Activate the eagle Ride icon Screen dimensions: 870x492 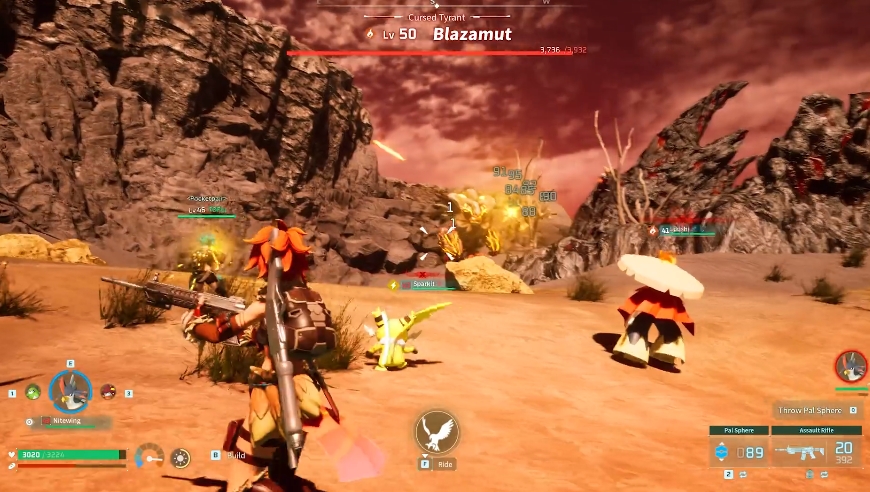[x=436, y=432]
